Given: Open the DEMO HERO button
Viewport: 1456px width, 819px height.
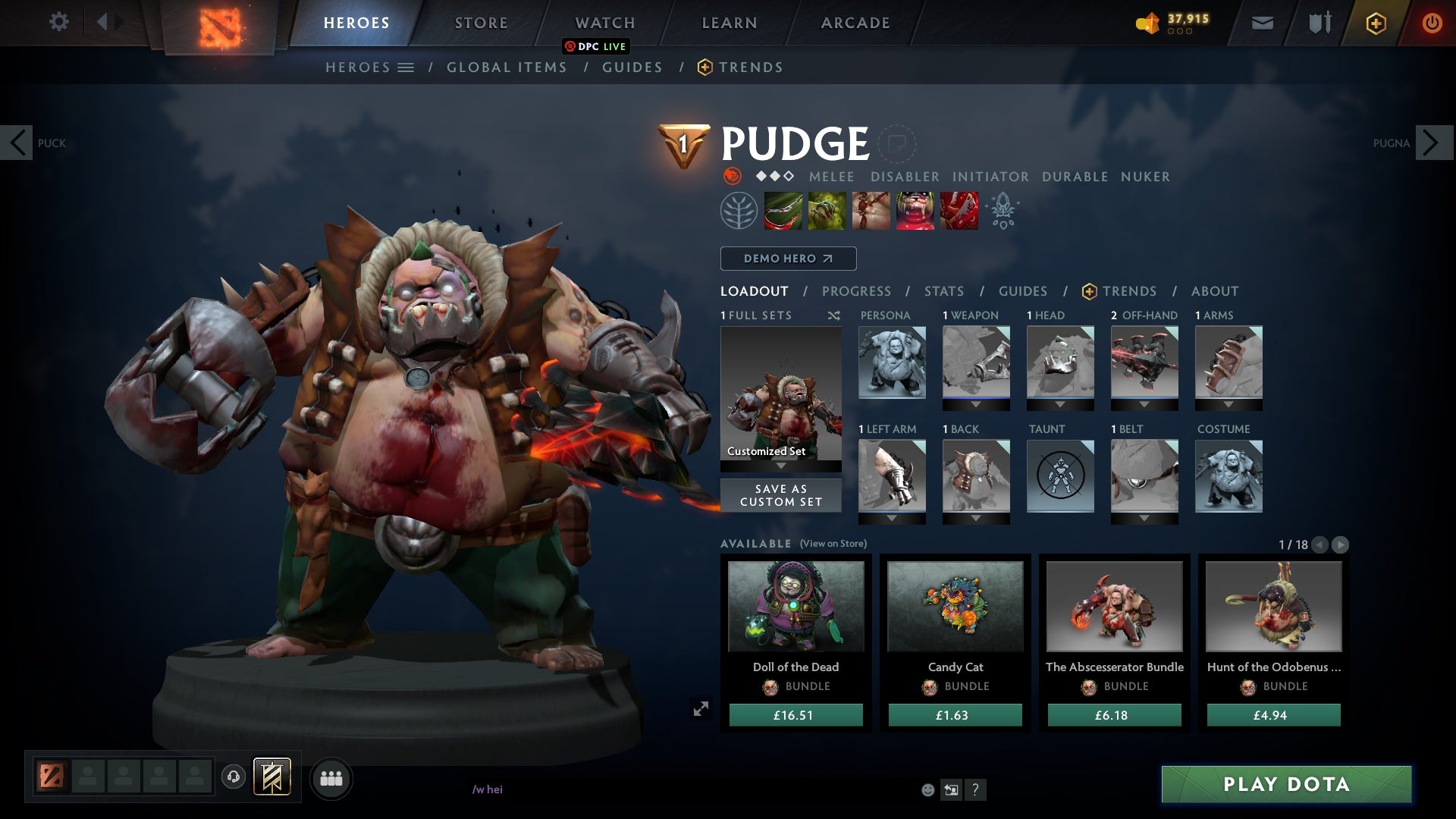Looking at the screenshot, I should [787, 259].
